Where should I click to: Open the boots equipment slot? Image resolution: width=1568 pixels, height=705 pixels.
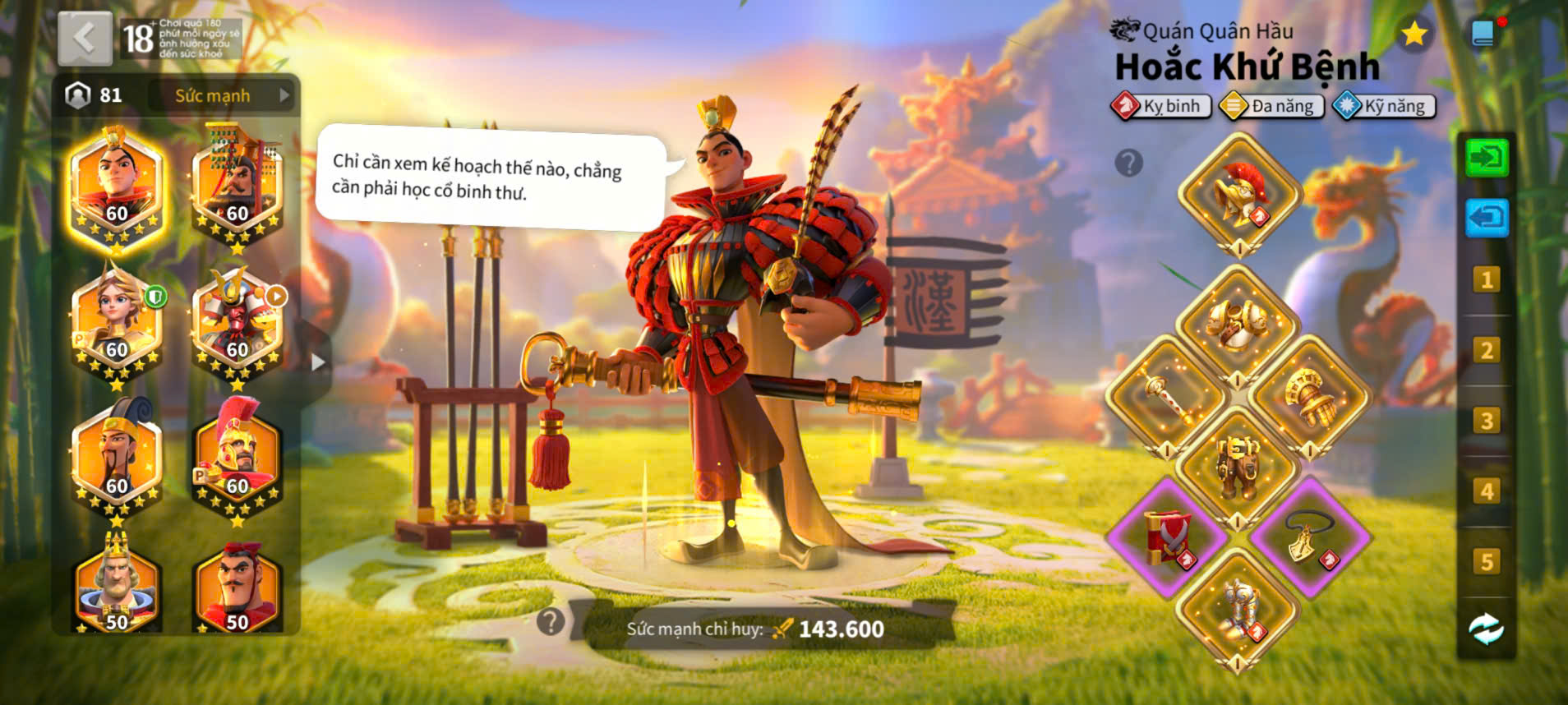tap(1238, 609)
